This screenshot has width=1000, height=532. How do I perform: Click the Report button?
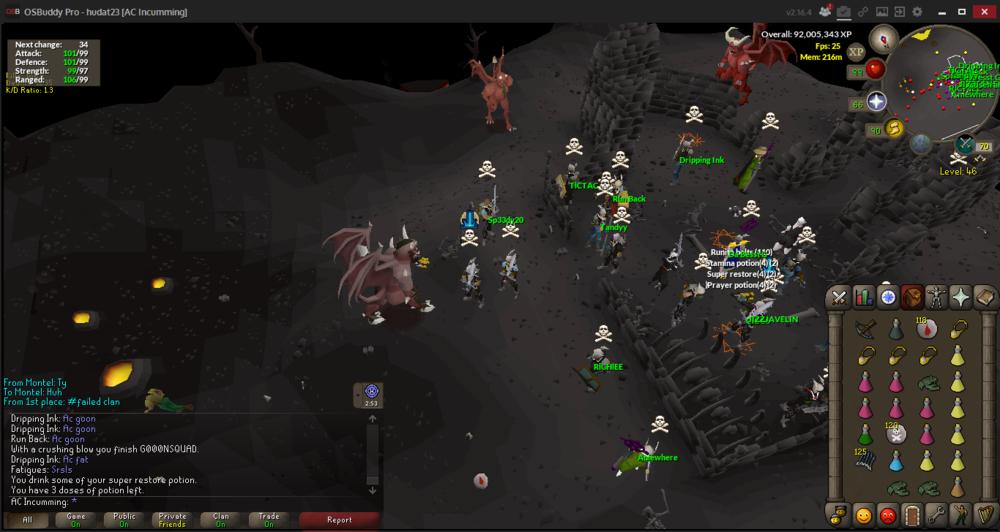(339, 520)
